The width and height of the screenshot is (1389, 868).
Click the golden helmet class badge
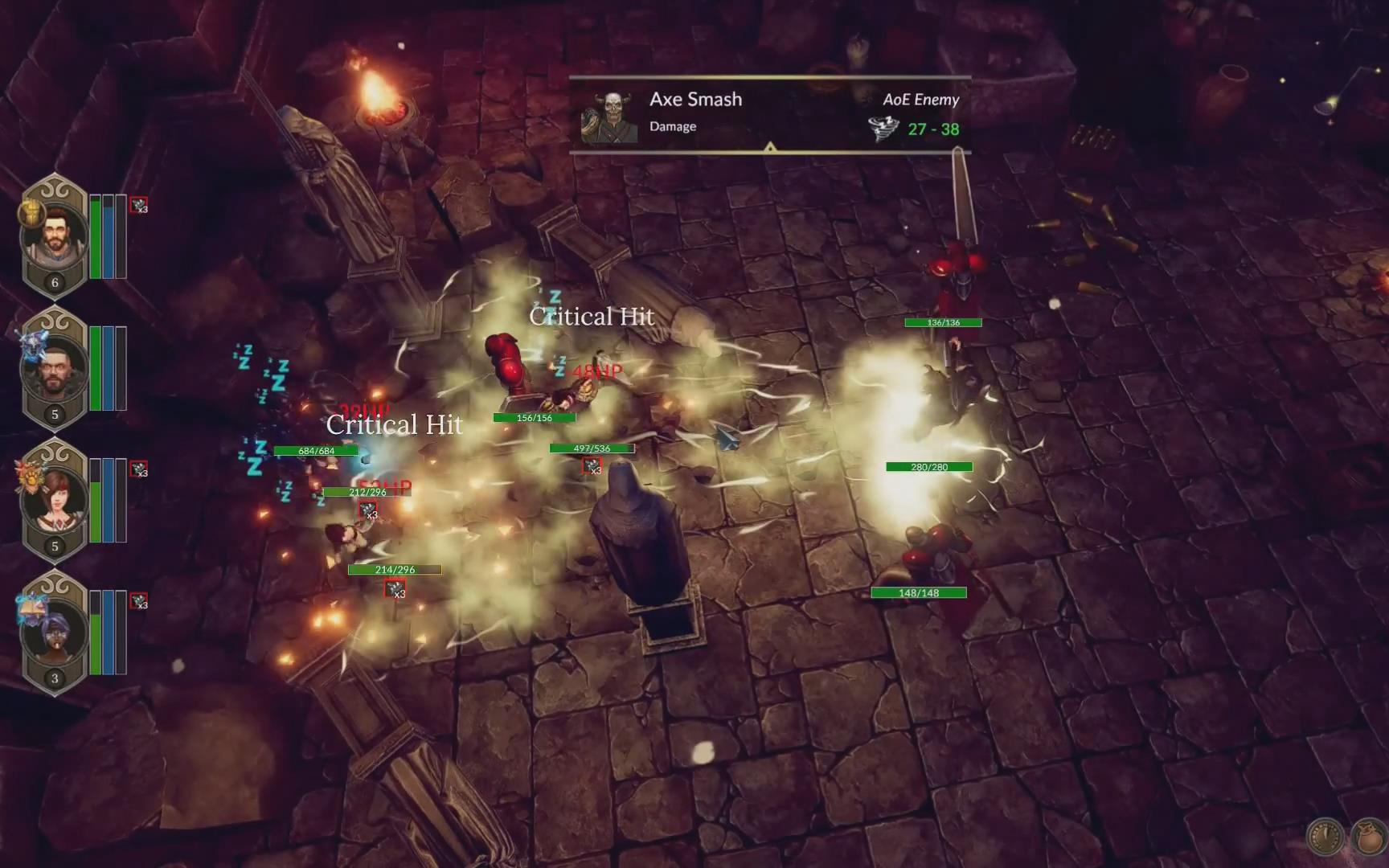(31, 211)
